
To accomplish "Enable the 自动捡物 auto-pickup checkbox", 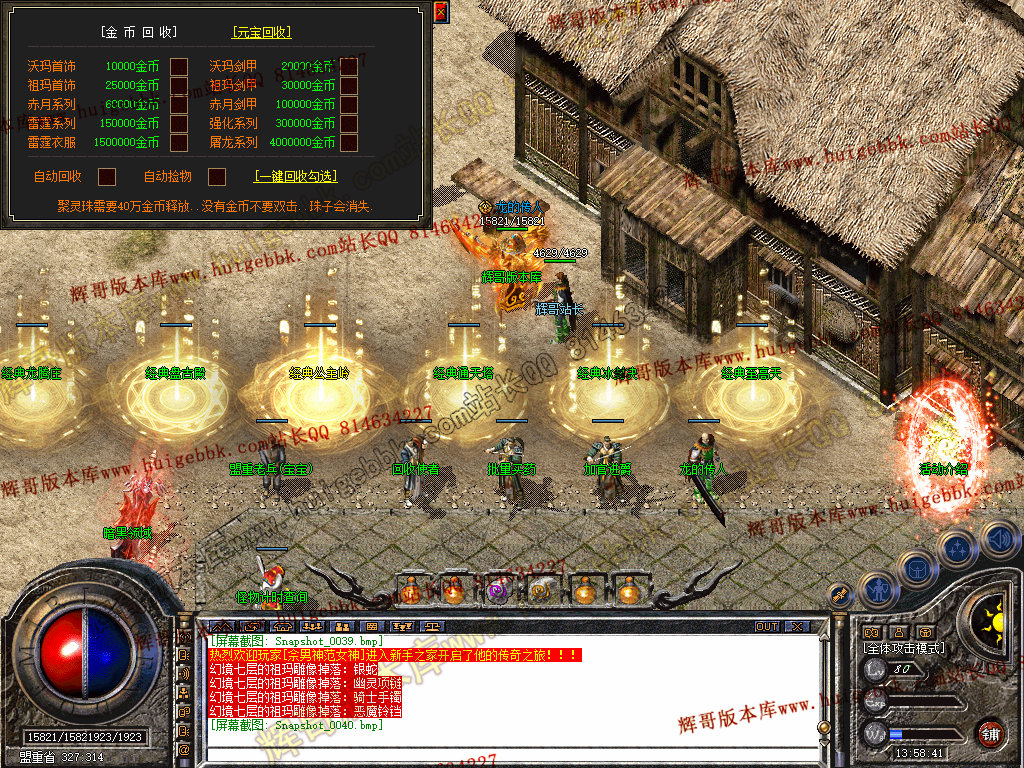I will tap(216, 177).
